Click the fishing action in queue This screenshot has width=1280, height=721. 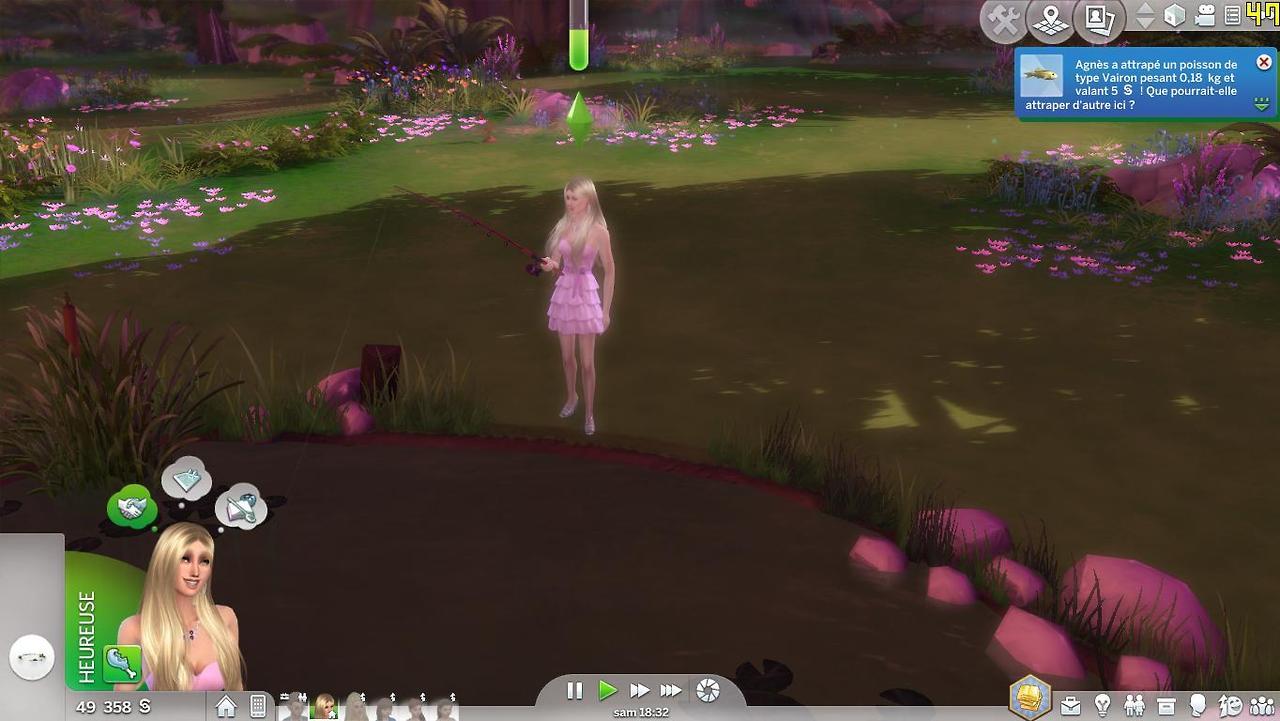coord(31,658)
